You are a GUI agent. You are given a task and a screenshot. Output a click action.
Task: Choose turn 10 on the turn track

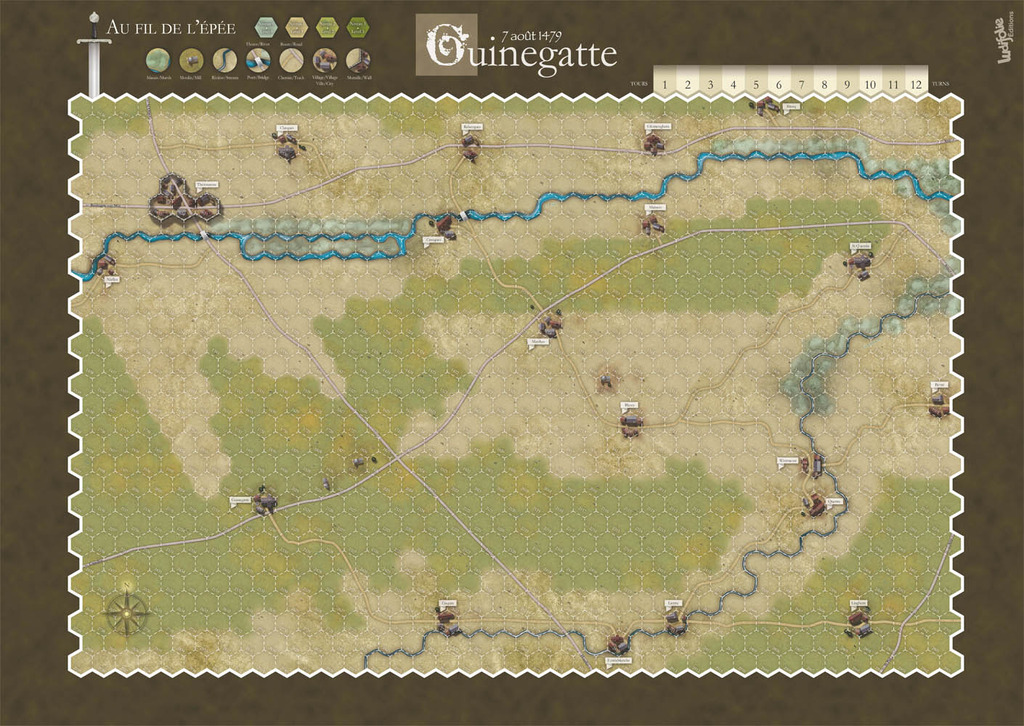pyautogui.click(x=870, y=84)
